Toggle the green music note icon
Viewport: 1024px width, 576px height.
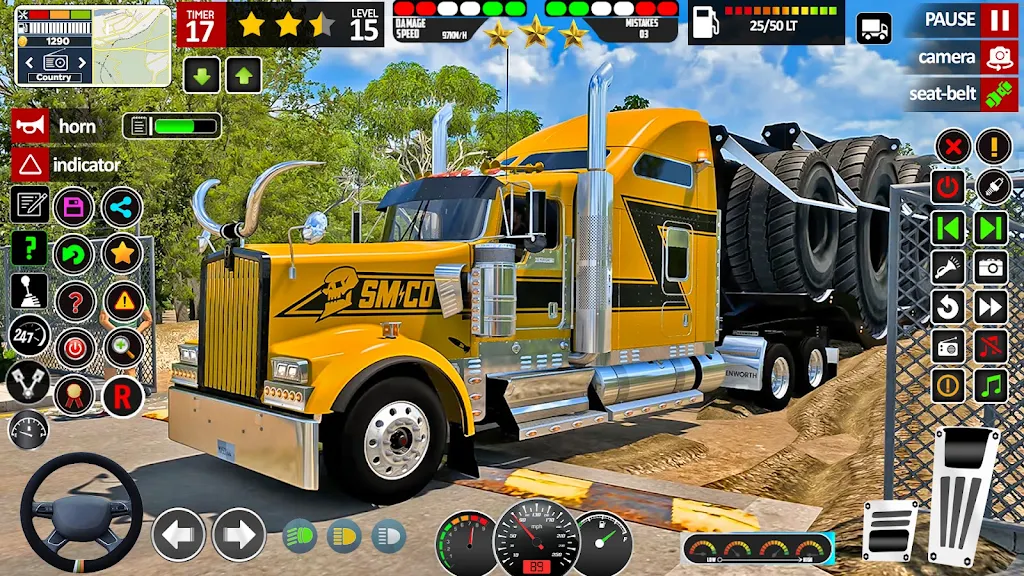pos(992,385)
